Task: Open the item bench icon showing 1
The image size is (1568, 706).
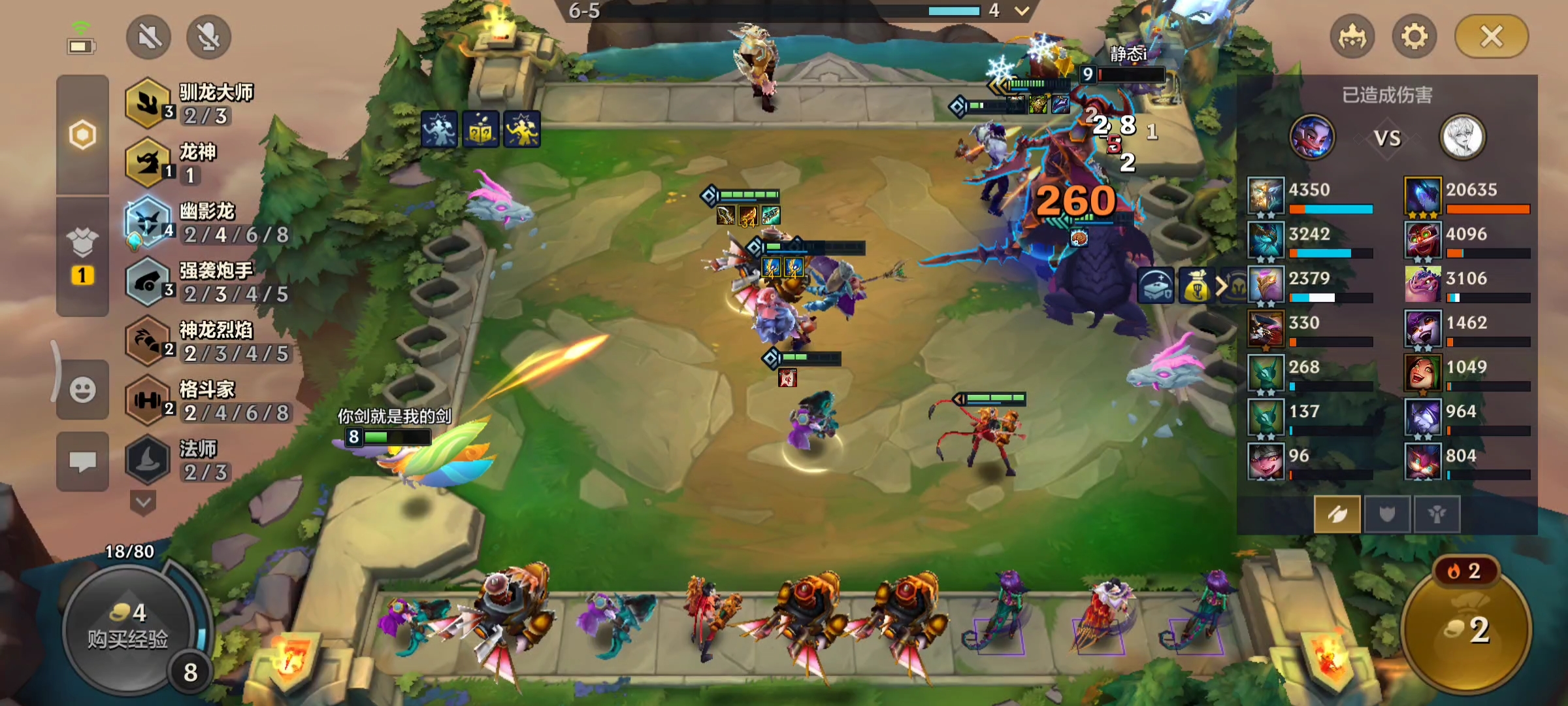Action: pyautogui.click(x=82, y=256)
